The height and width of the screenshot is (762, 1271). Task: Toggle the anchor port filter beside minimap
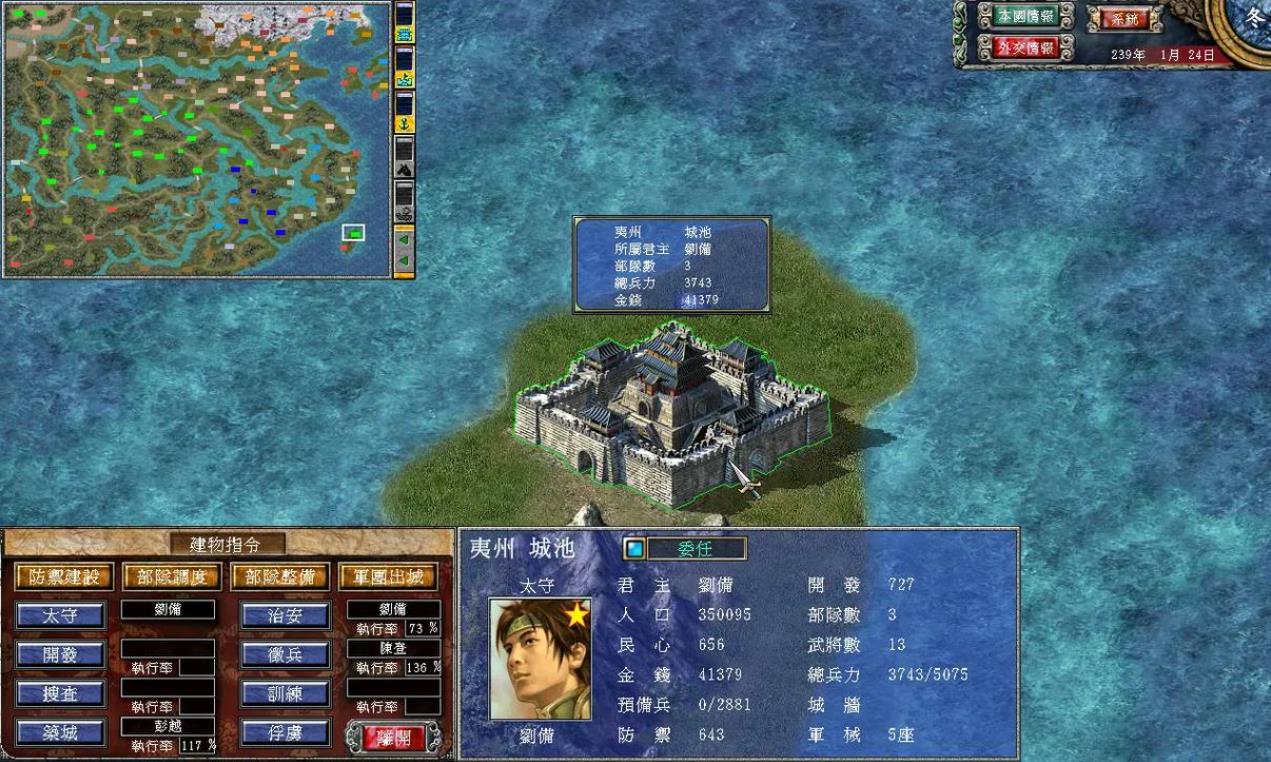(404, 125)
